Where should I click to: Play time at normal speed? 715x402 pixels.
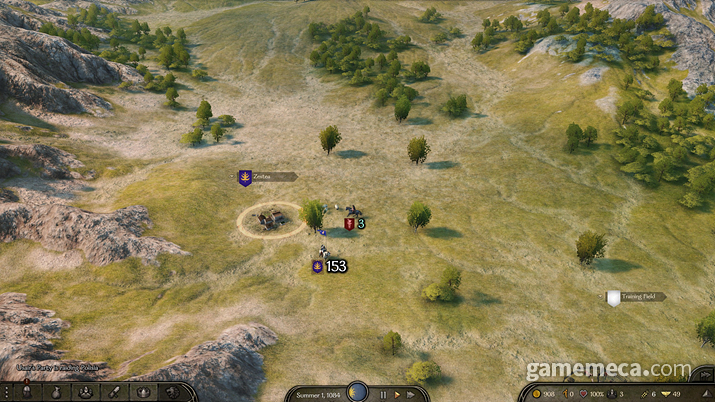396,394
